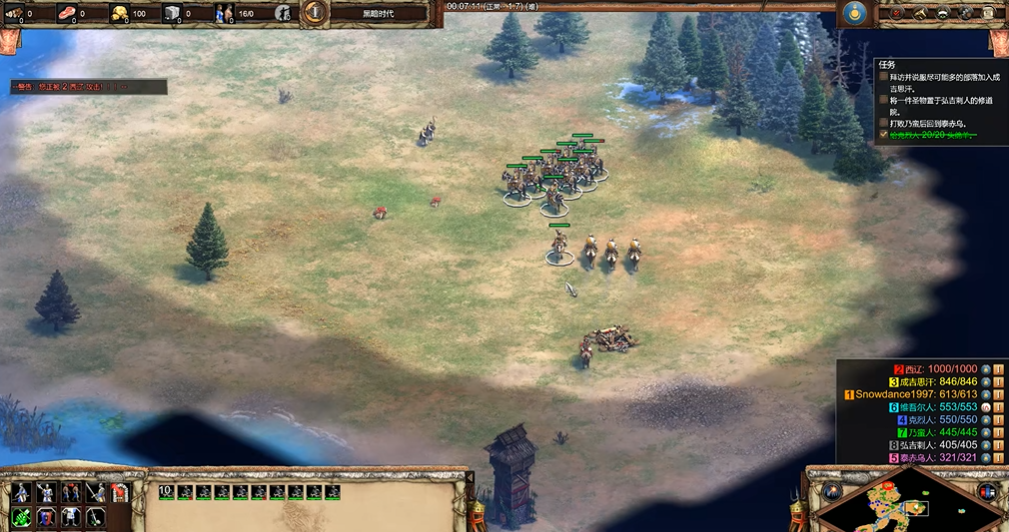Select the idle villager button by population

click(x=283, y=14)
